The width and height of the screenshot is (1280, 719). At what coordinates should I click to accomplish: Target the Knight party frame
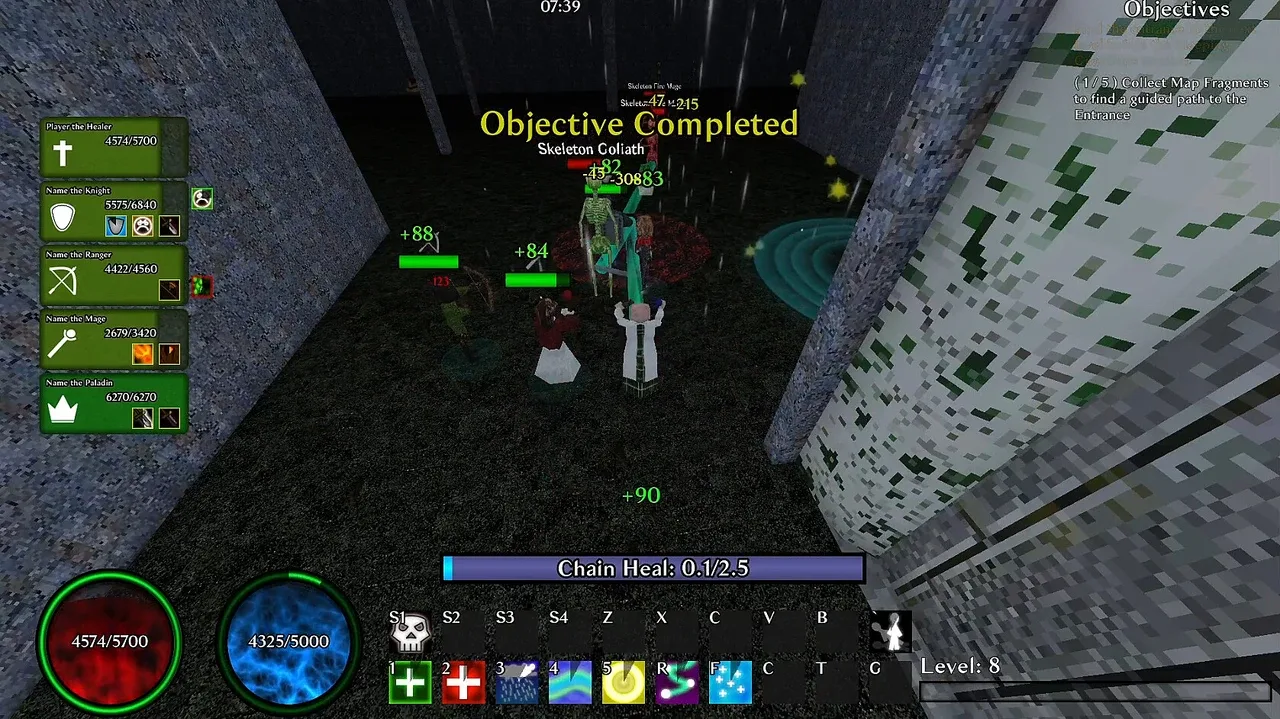tap(114, 211)
